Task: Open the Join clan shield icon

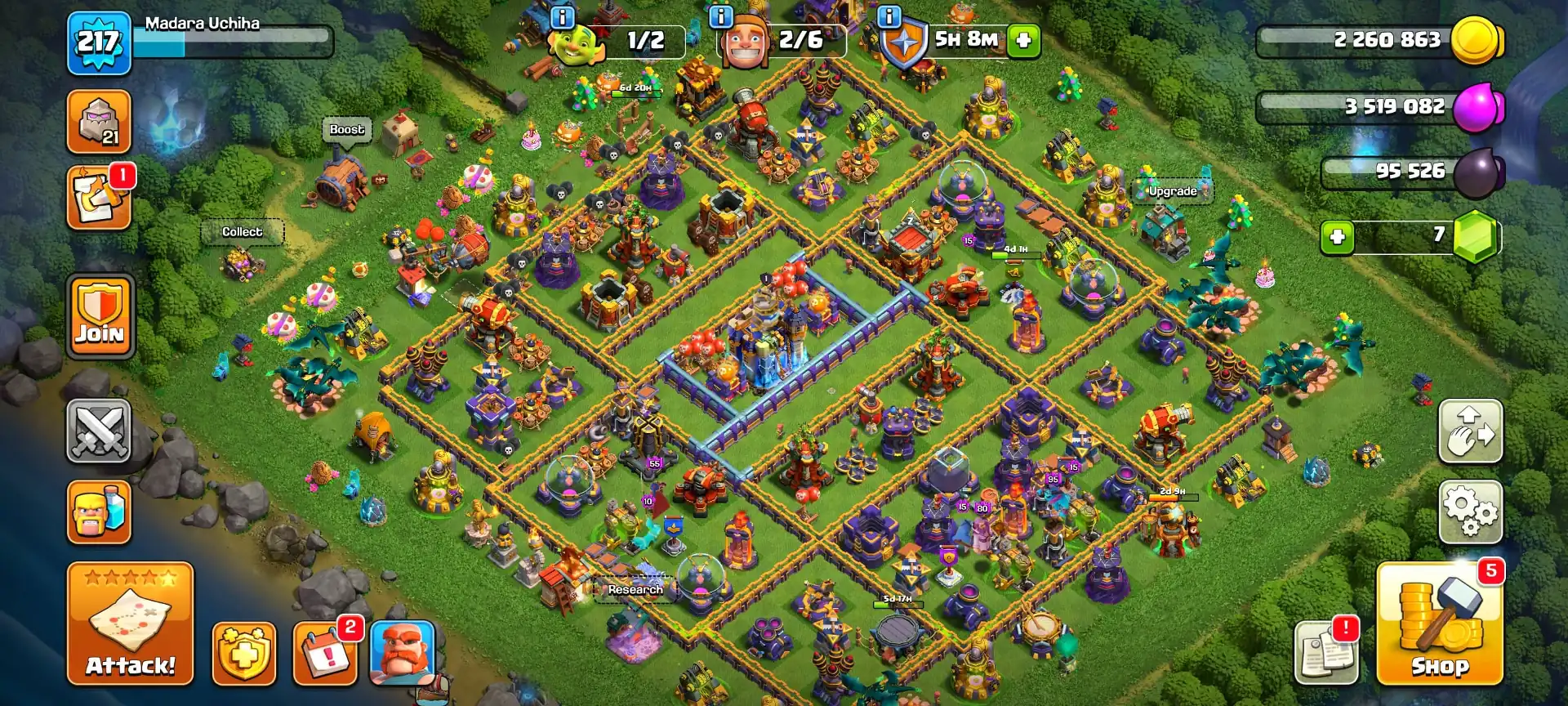Action: (x=98, y=316)
